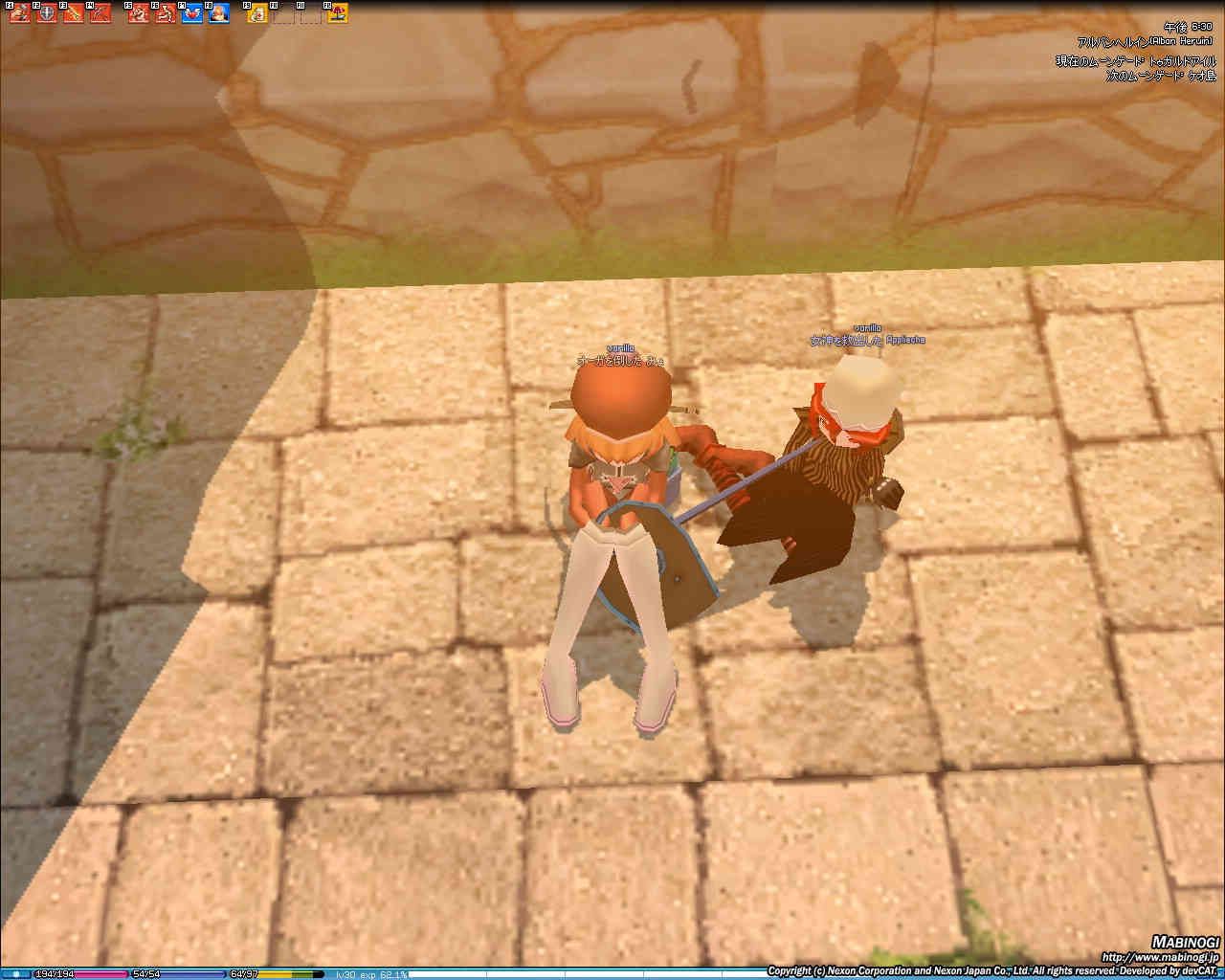1225x980 pixels.
Task: Activate the F7 winged heart skill
Action: [192, 13]
